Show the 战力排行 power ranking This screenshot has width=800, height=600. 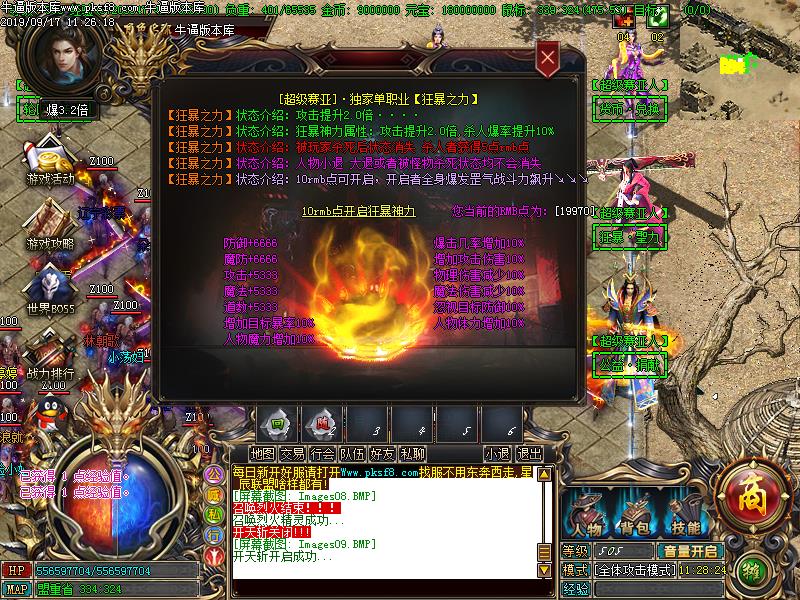click(50, 358)
